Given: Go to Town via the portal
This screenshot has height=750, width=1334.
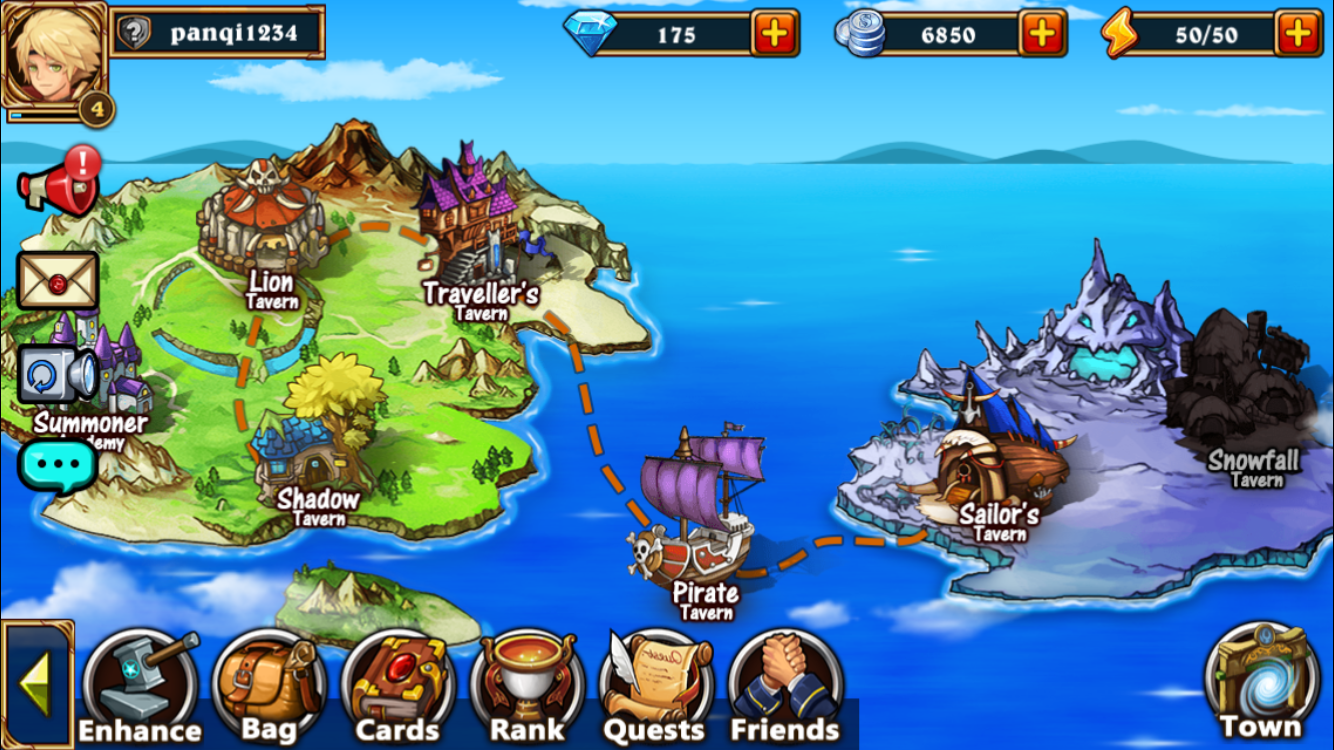Looking at the screenshot, I should 1259,681.
